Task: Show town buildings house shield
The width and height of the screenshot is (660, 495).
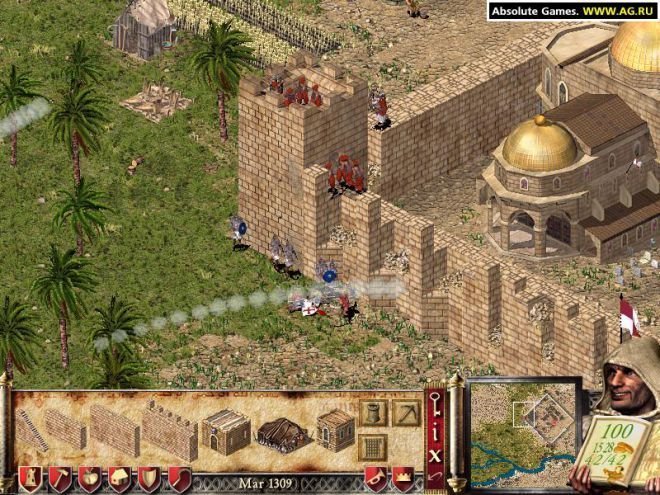Action: tap(118, 479)
